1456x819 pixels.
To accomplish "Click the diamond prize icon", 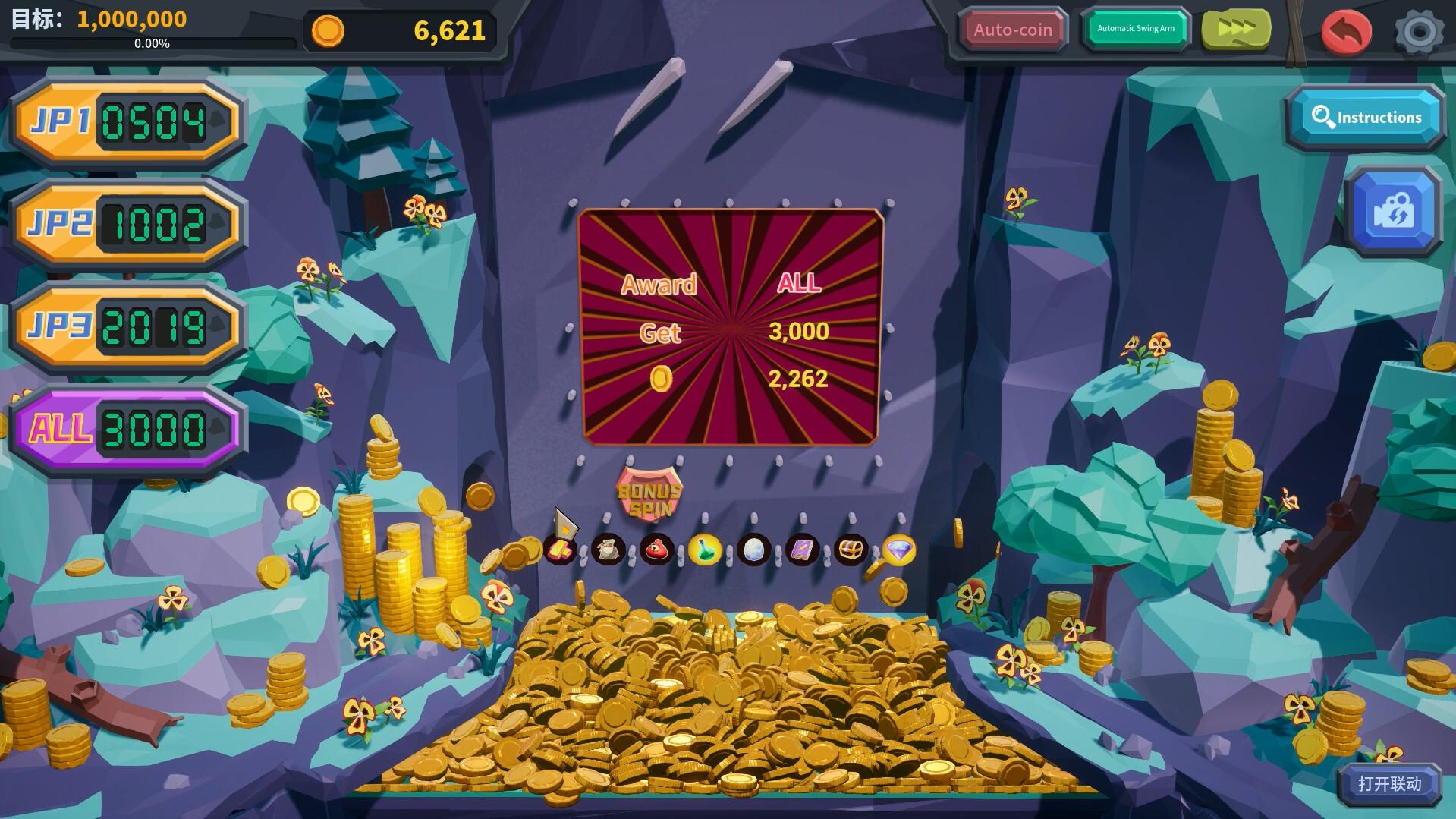I will (900, 548).
